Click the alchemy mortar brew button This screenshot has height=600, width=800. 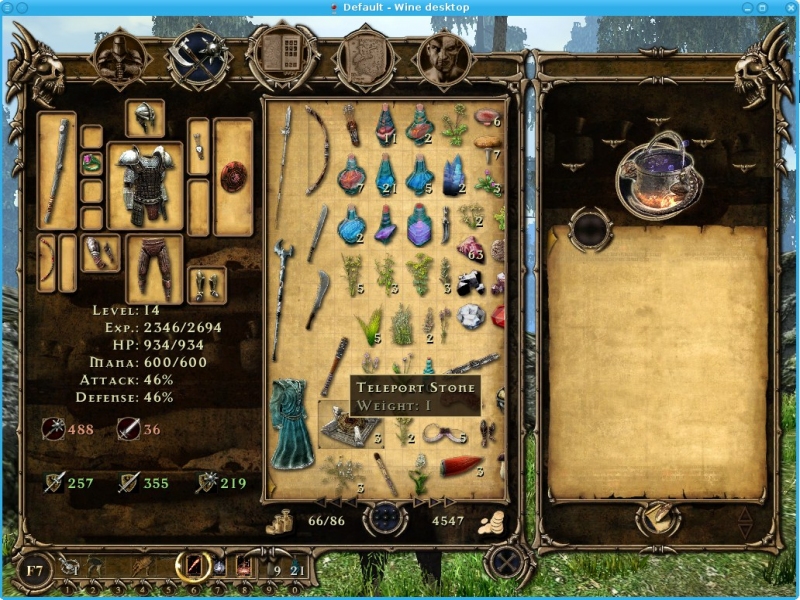[x=657, y=517]
